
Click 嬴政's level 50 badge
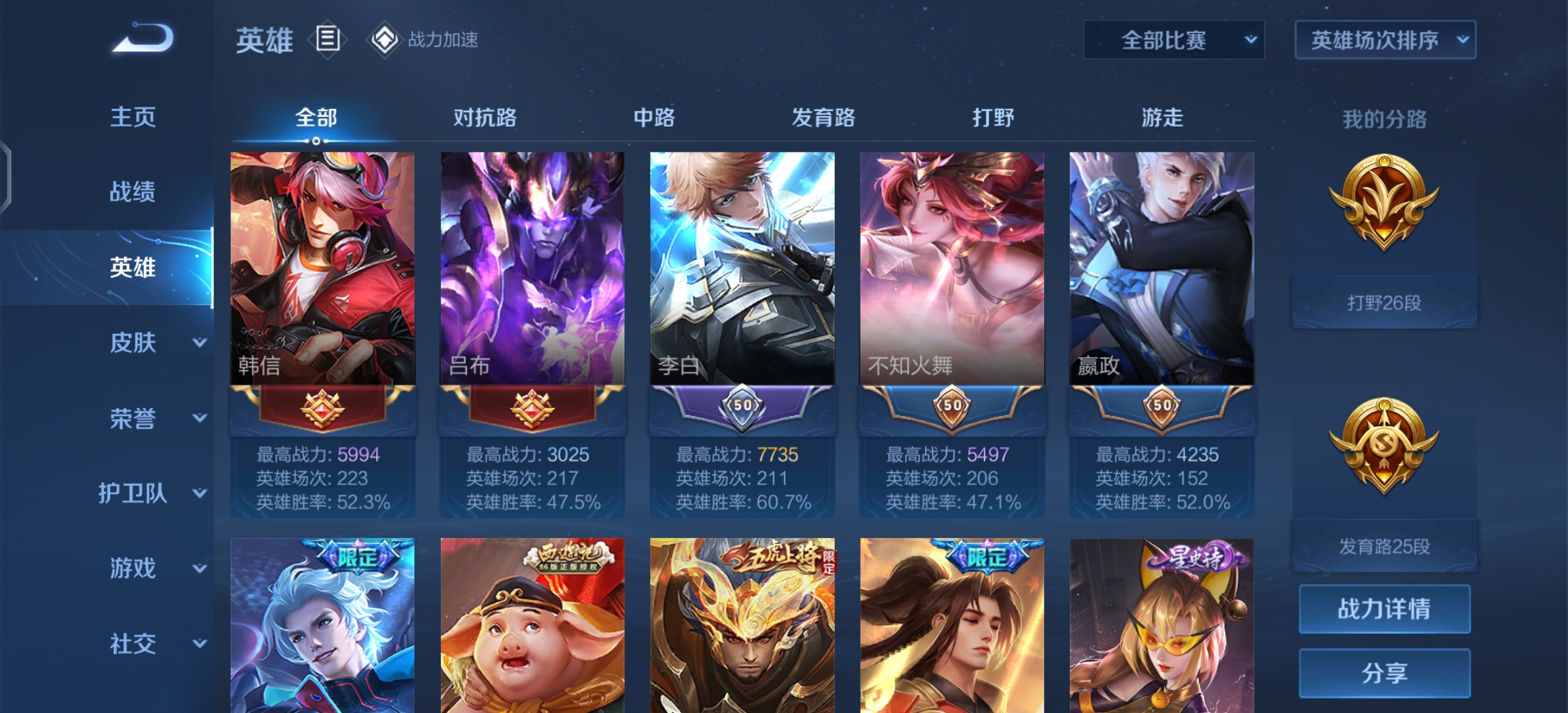1161,406
